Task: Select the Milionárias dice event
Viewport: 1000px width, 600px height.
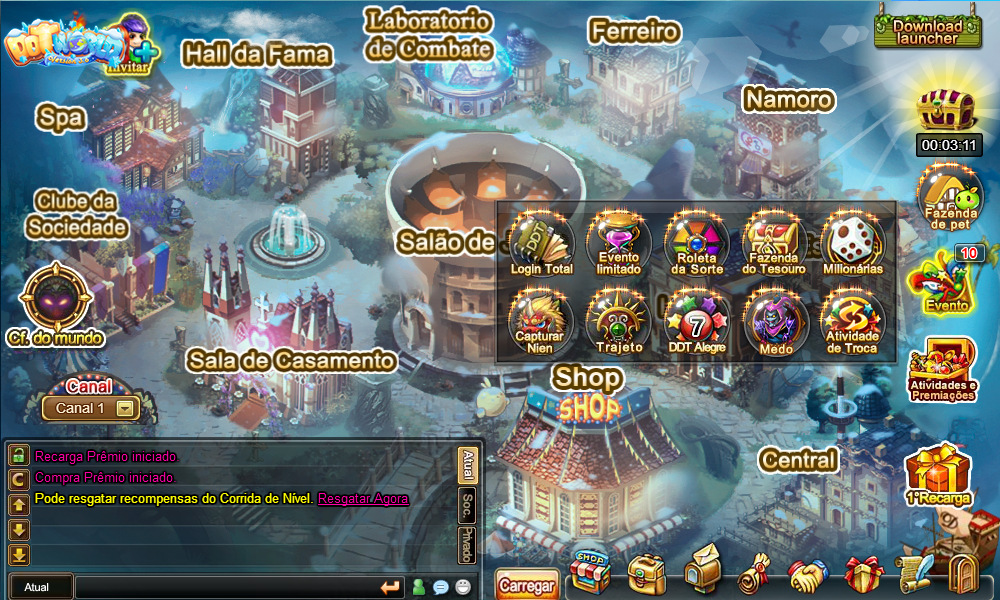Action: (853, 242)
